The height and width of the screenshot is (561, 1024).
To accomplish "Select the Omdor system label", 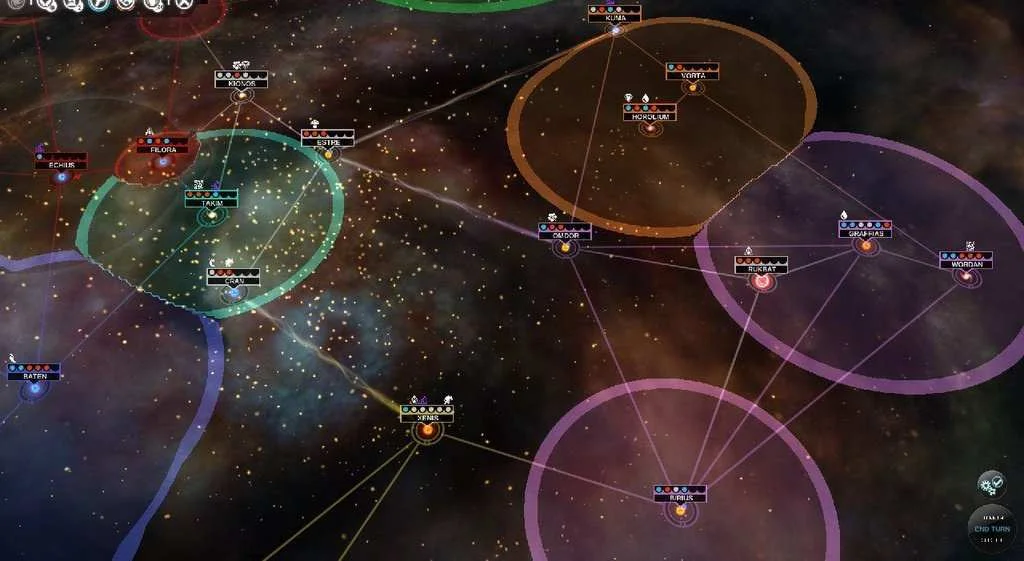I will 565,235.
